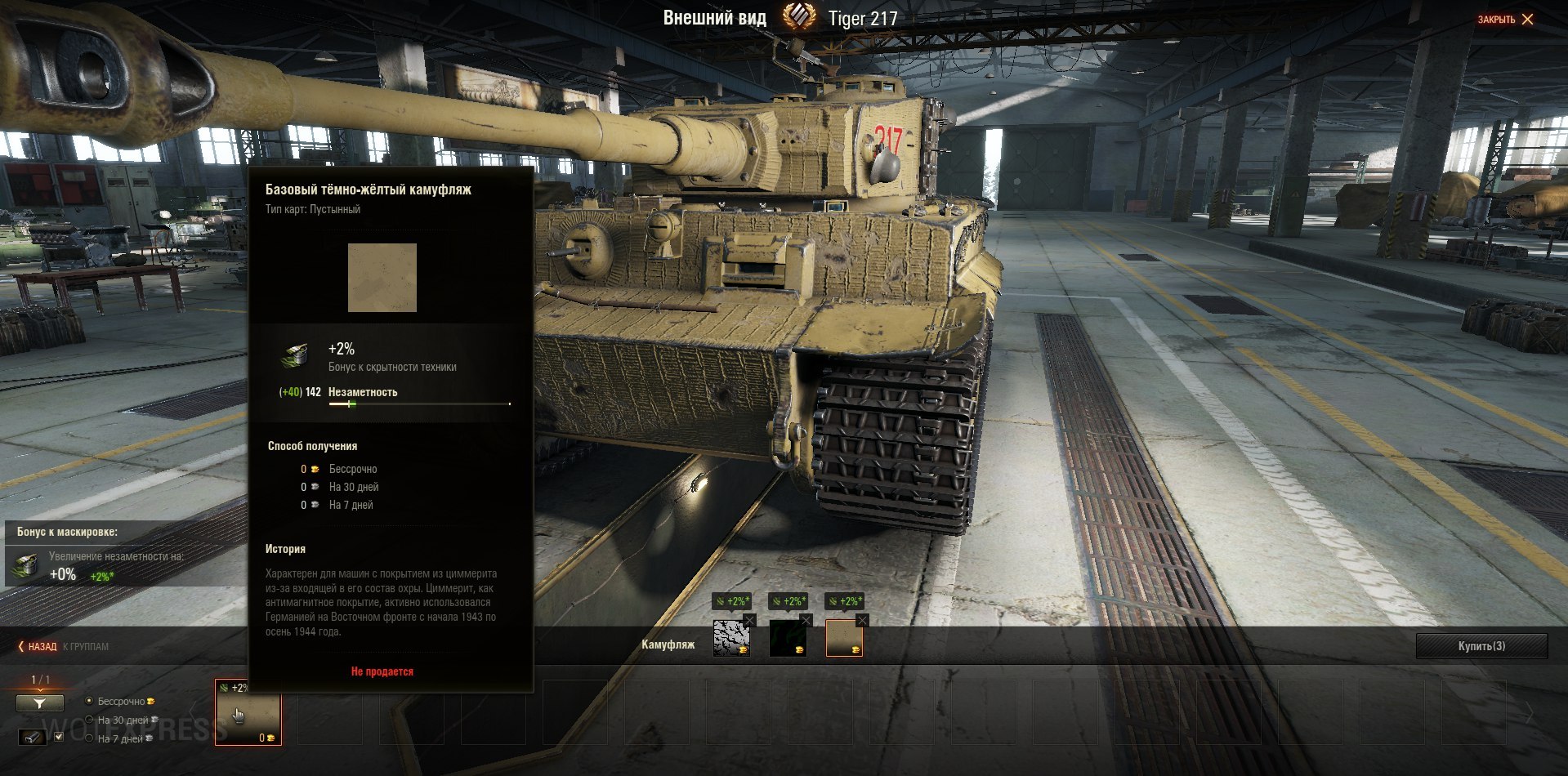Viewport: 1568px width, 776px height.
Task: Select the permanent (Бессрочно) purchase option
Action: [90, 701]
